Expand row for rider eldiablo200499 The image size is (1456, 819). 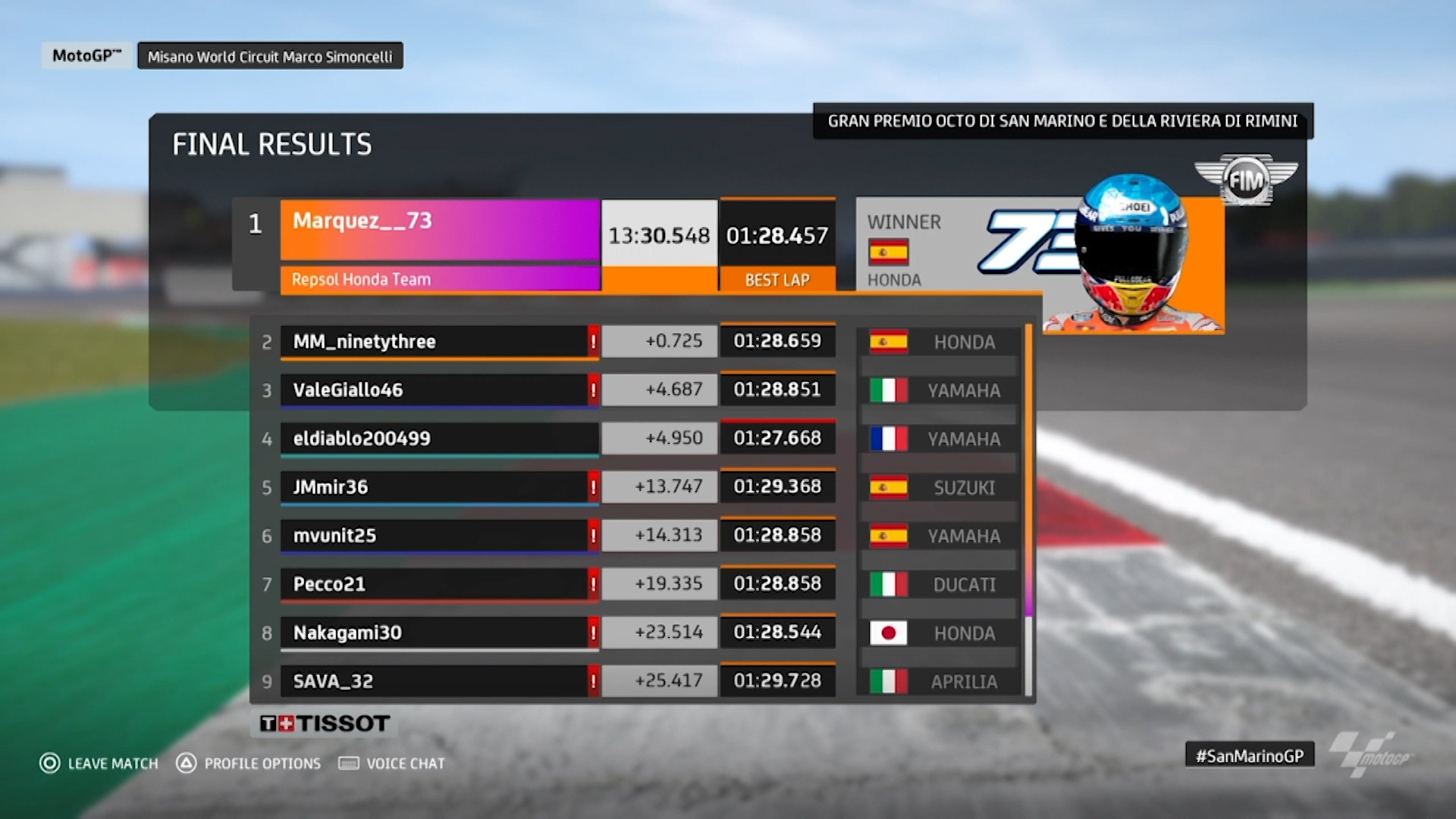click(440, 438)
